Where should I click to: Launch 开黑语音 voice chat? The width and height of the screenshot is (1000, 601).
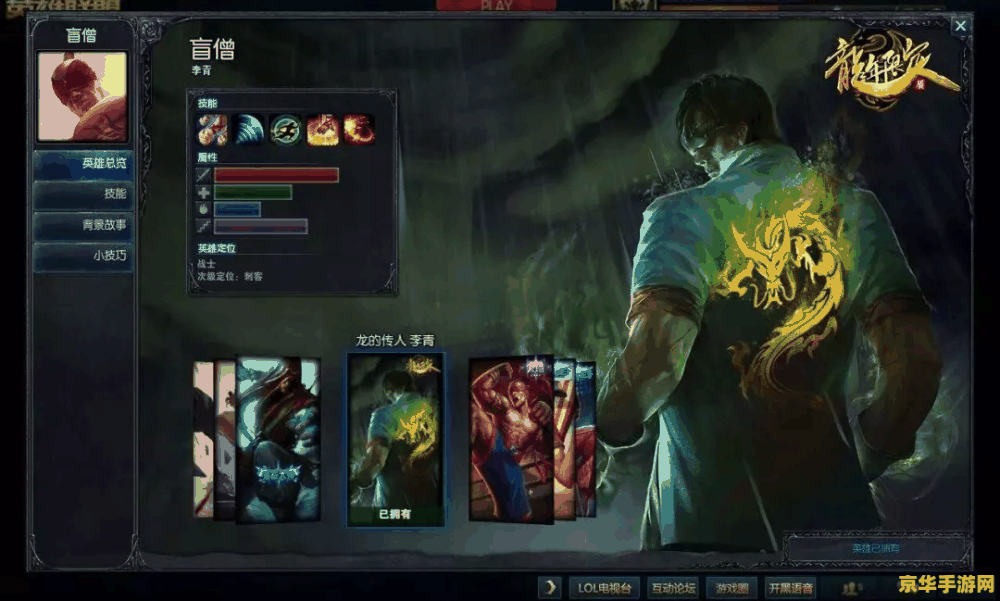click(x=790, y=587)
